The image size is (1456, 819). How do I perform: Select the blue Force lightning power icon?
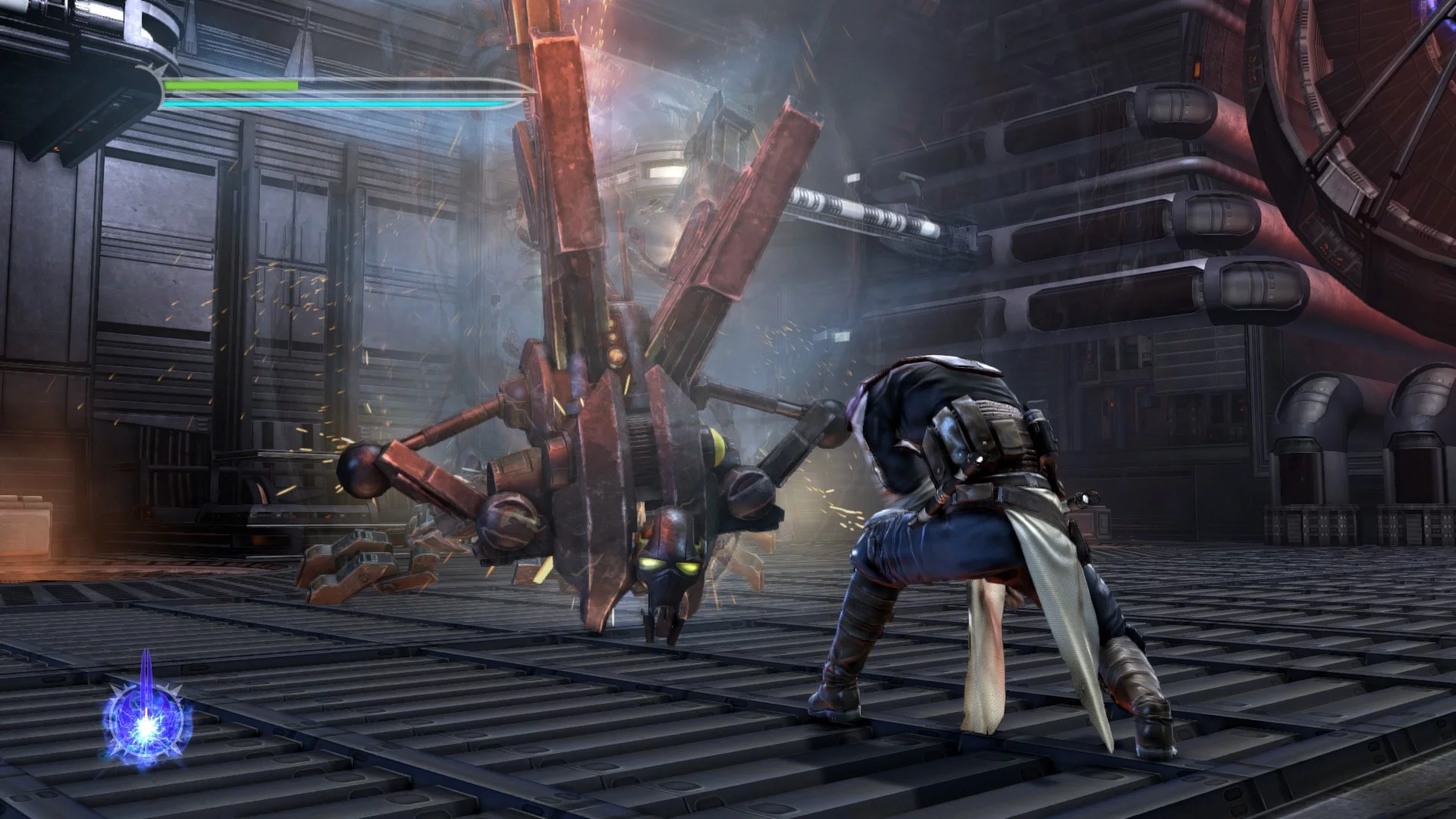tap(146, 720)
